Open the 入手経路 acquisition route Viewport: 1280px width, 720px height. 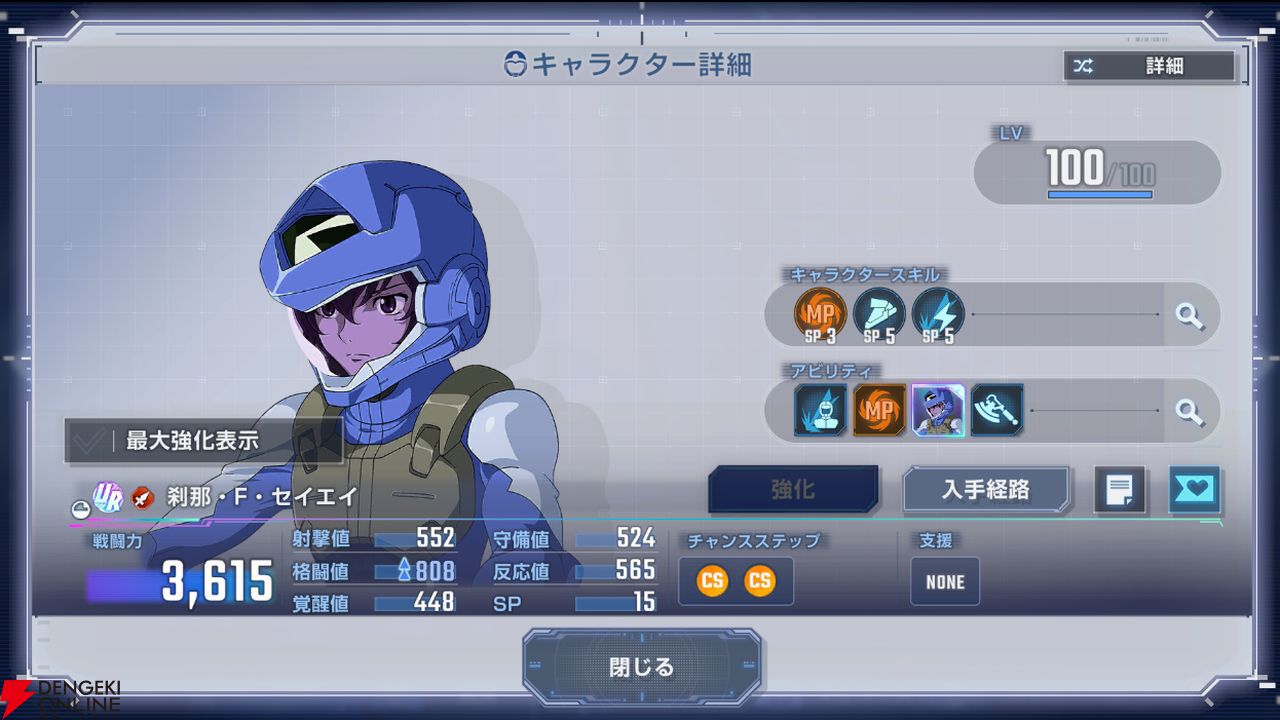pos(986,490)
